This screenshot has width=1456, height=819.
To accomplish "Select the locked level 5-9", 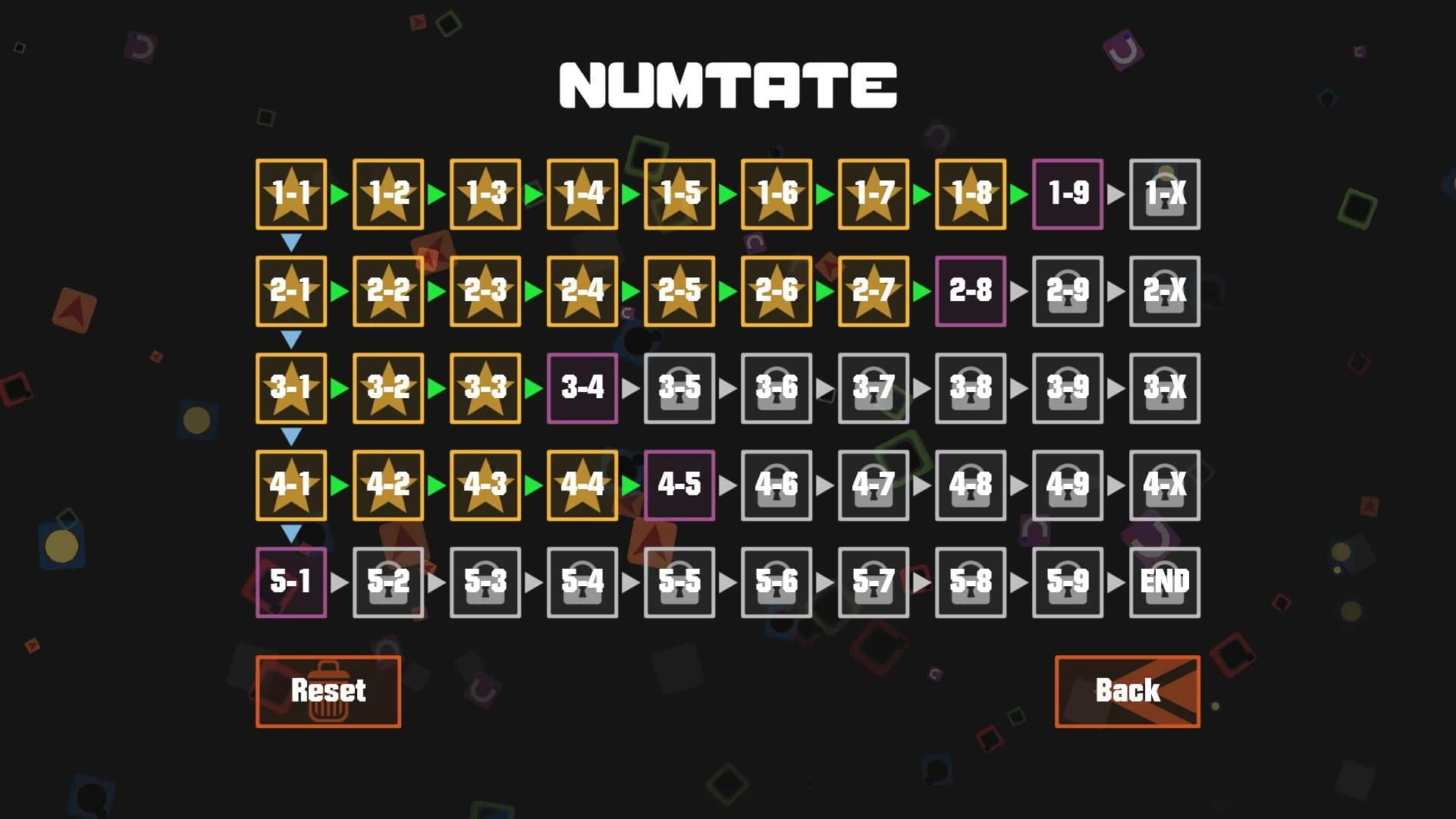I will point(1068,582).
